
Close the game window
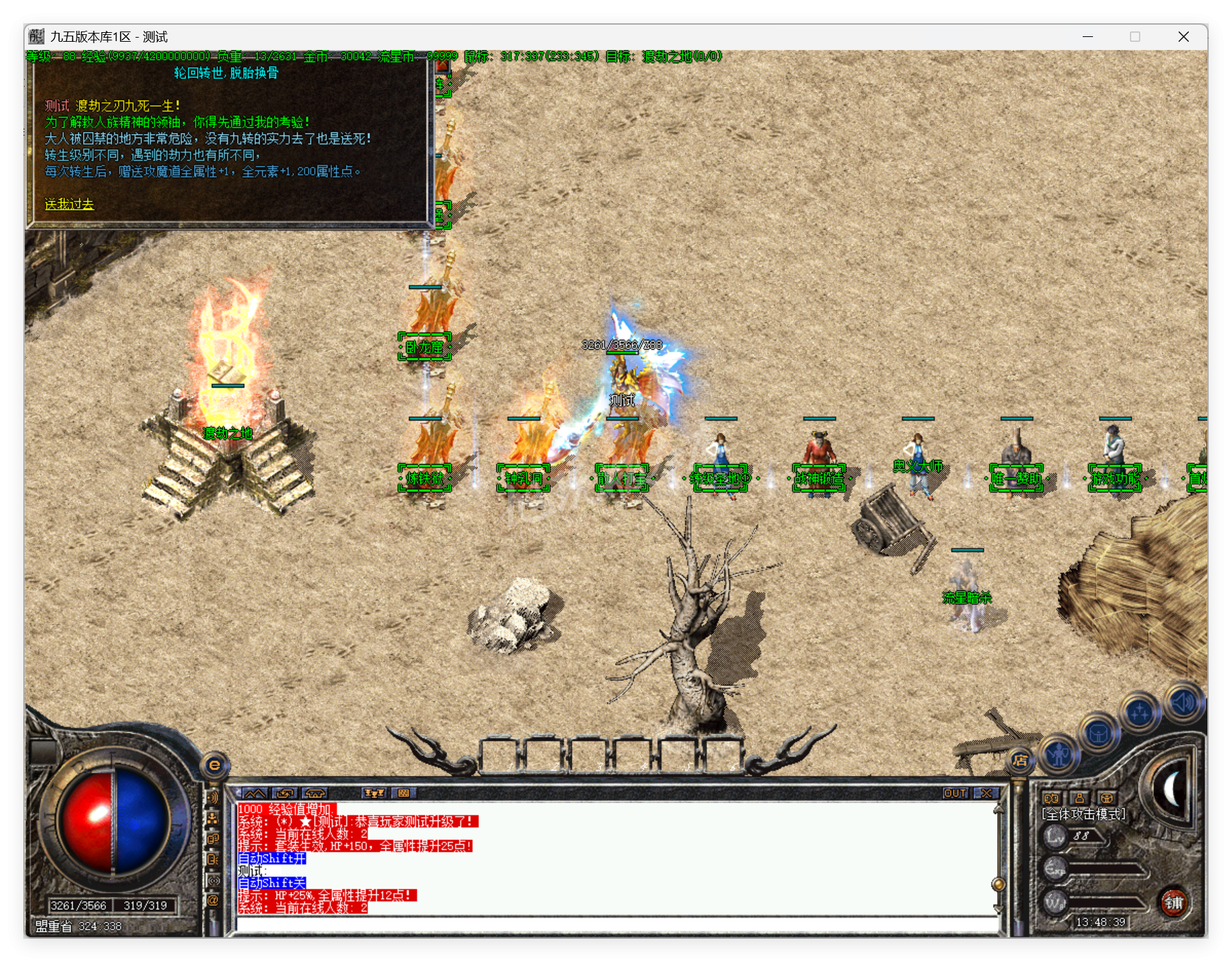1183,37
